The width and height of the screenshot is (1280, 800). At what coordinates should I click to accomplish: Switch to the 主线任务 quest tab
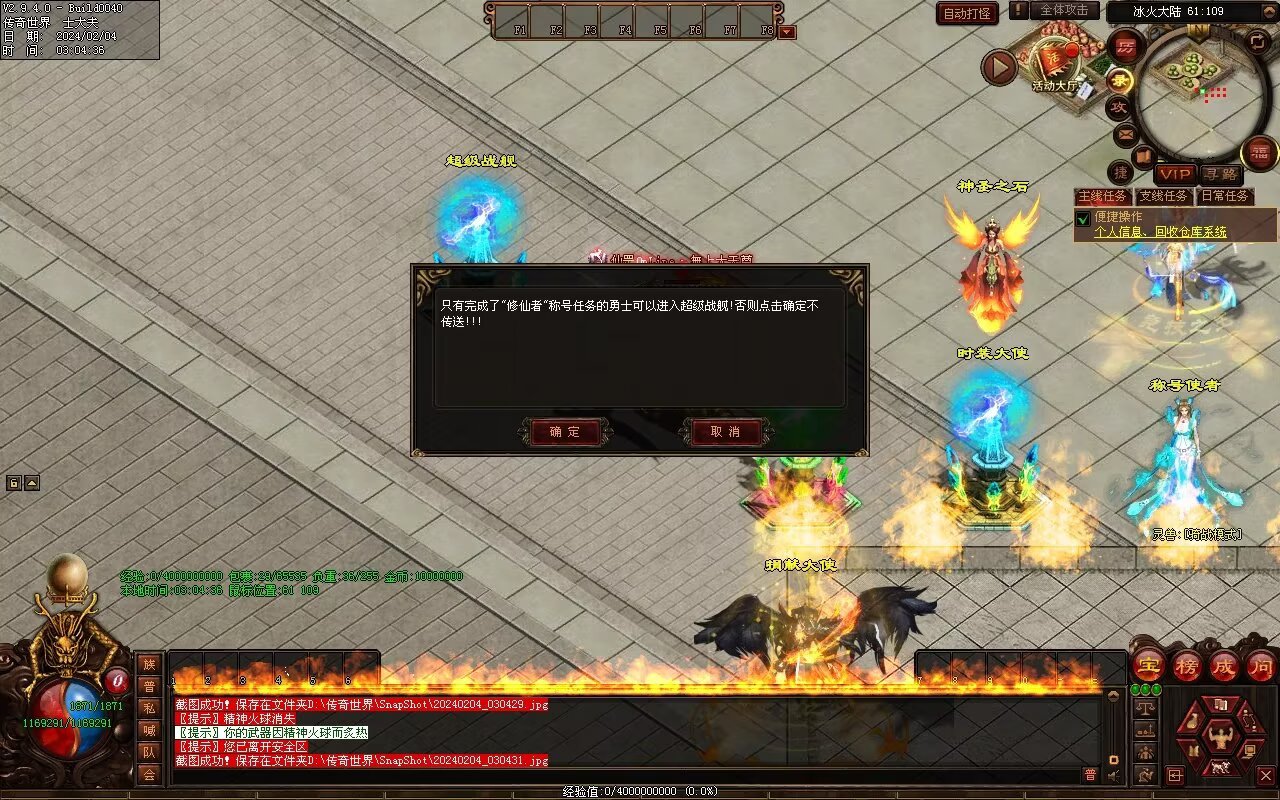[1102, 196]
